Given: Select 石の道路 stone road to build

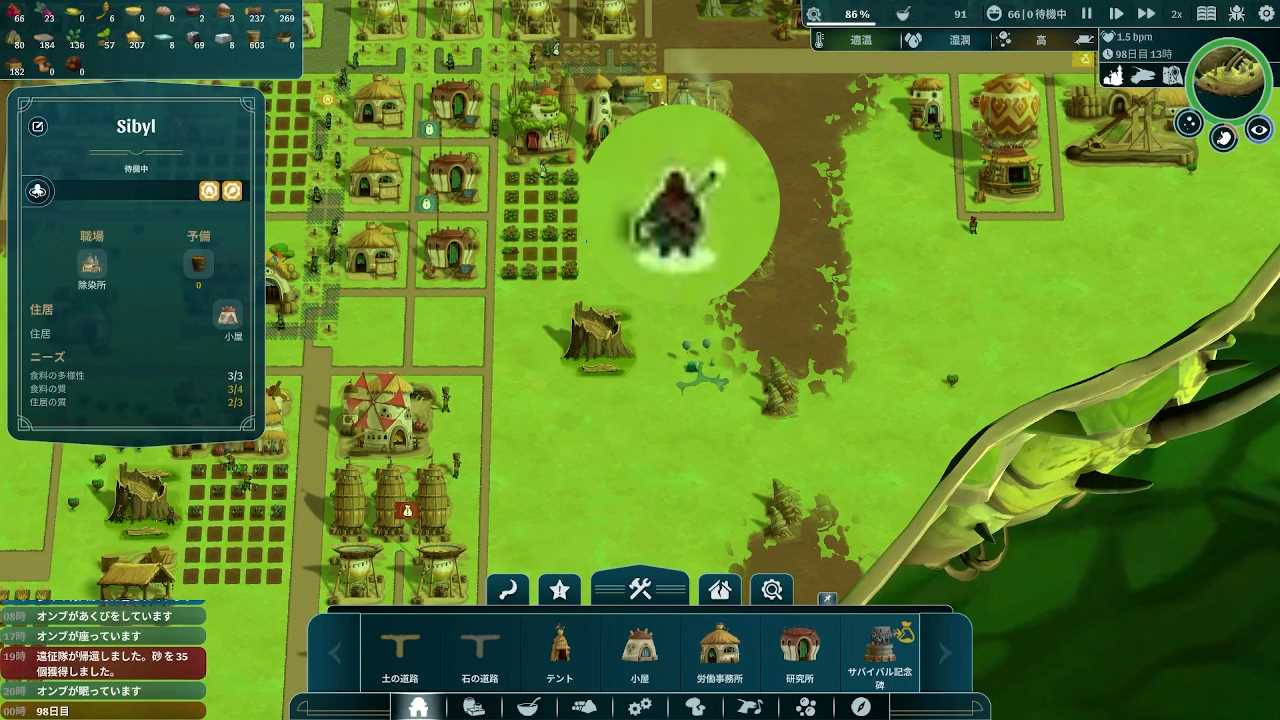Looking at the screenshot, I should point(480,653).
